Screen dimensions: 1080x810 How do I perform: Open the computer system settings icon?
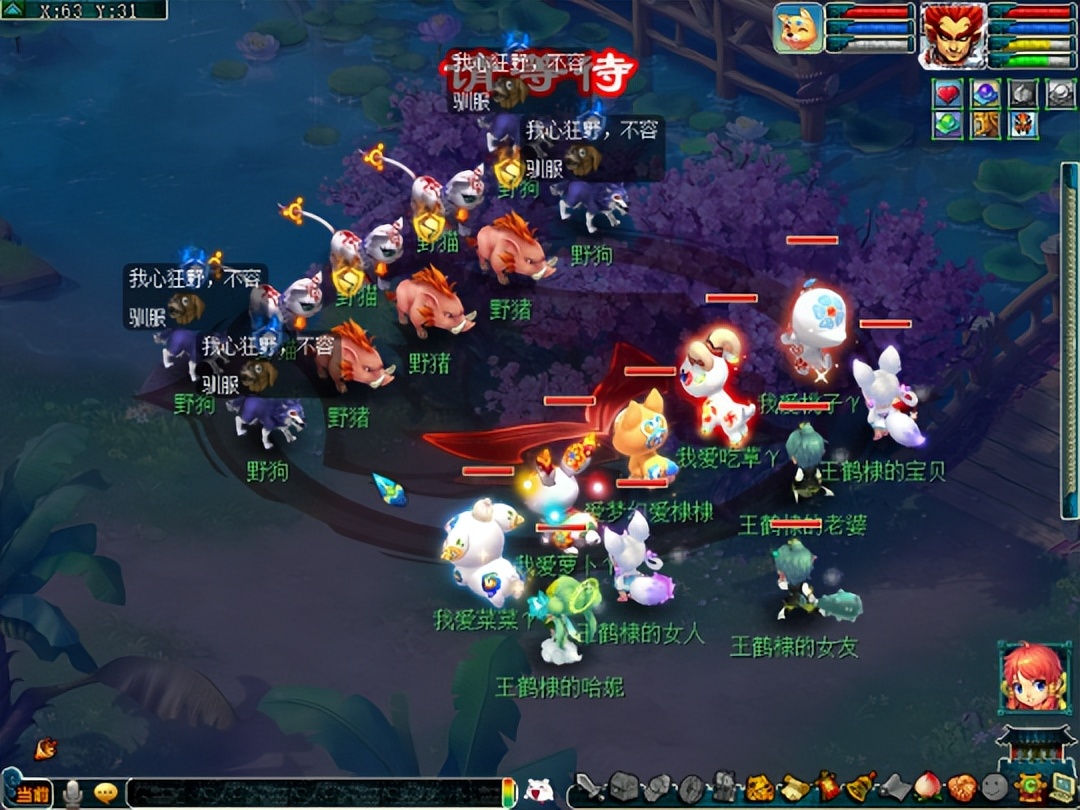tap(1061, 787)
